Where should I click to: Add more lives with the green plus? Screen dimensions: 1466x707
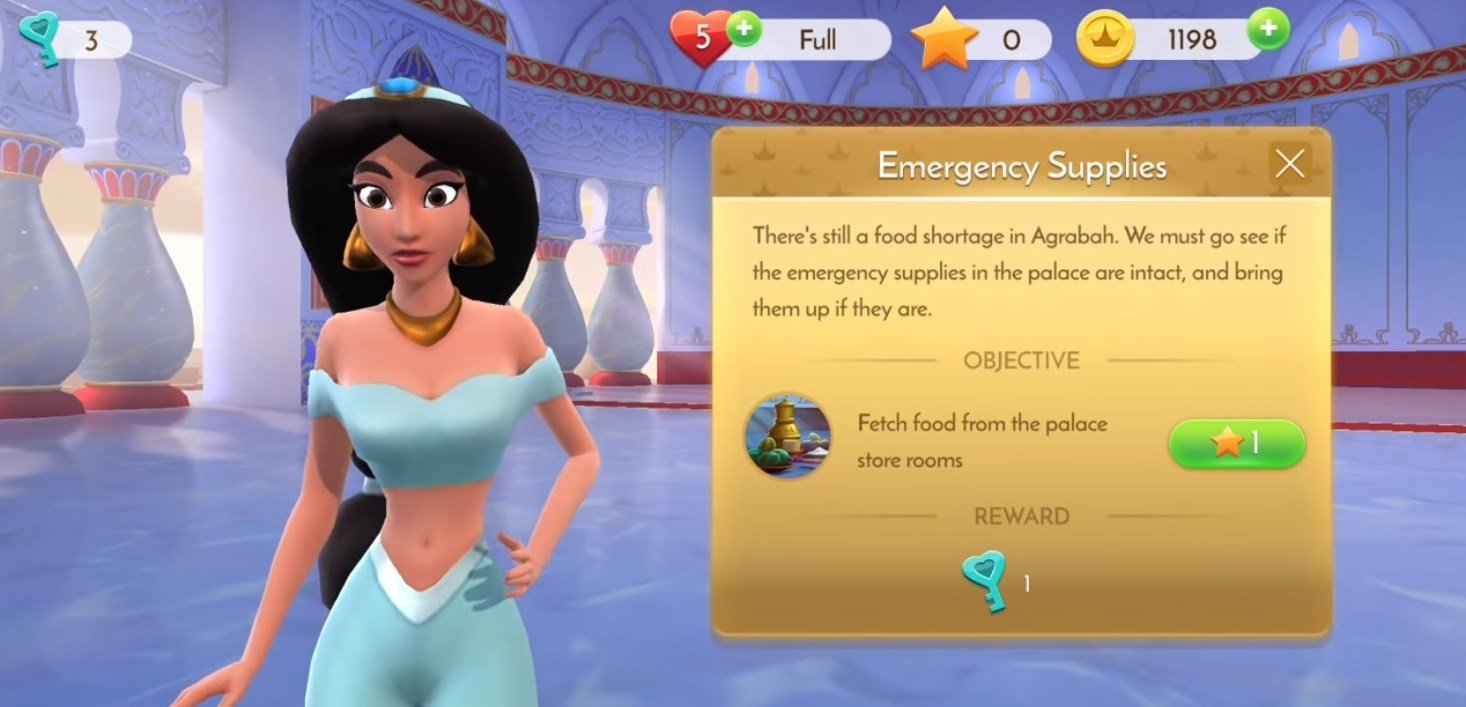click(x=743, y=31)
